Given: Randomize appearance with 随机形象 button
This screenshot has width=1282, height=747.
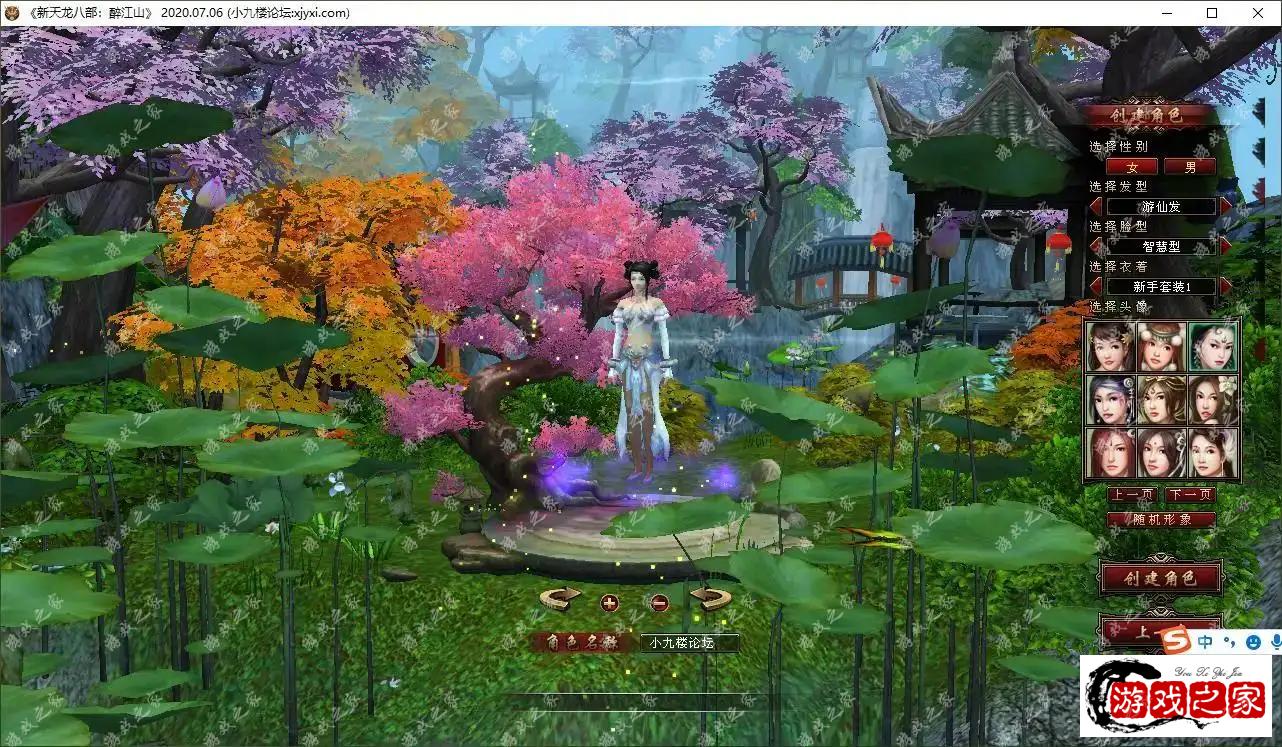Looking at the screenshot, I should click(1161, 520).
